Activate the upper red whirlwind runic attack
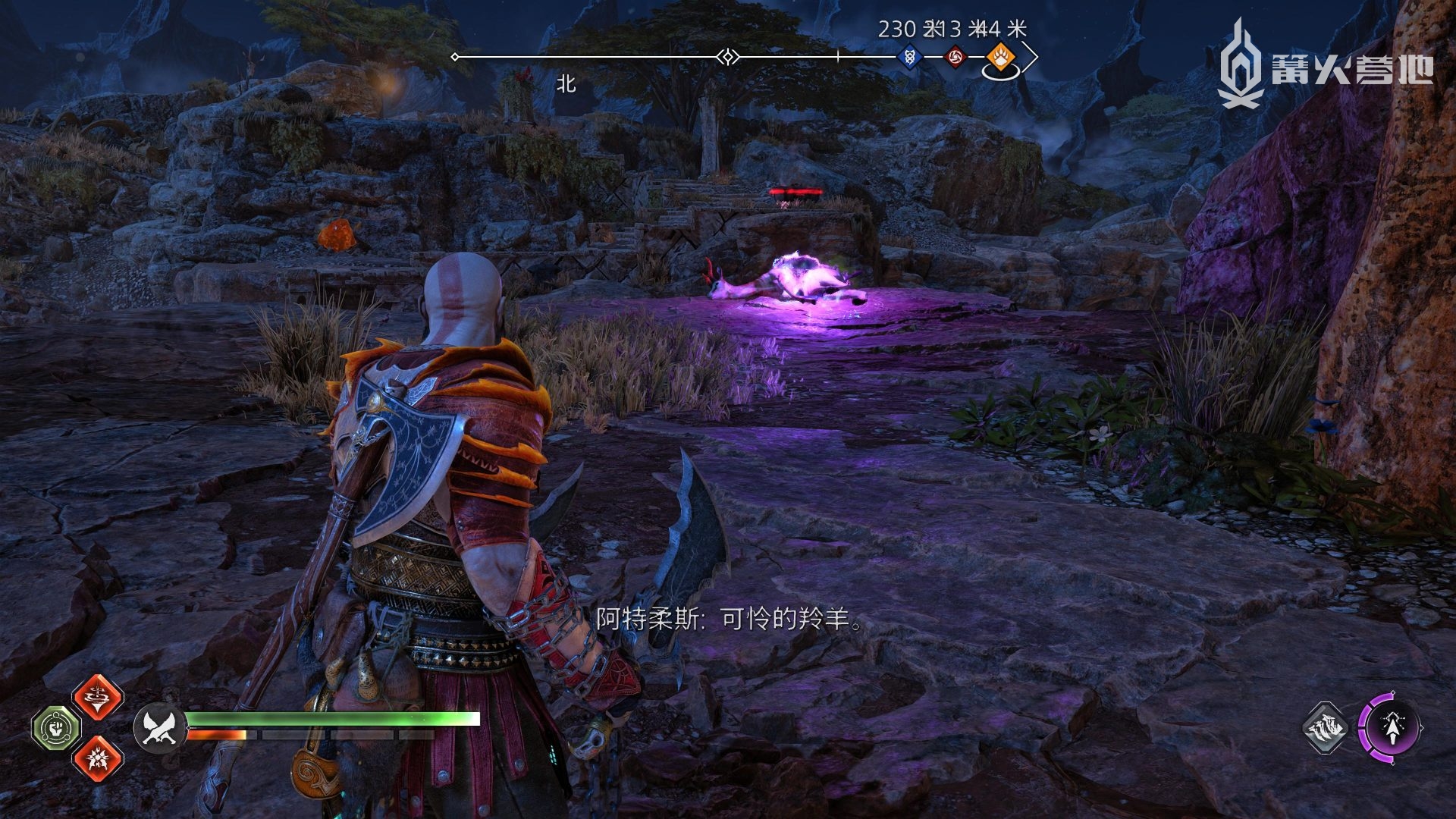1456x819 pixels. click(98, 695)
